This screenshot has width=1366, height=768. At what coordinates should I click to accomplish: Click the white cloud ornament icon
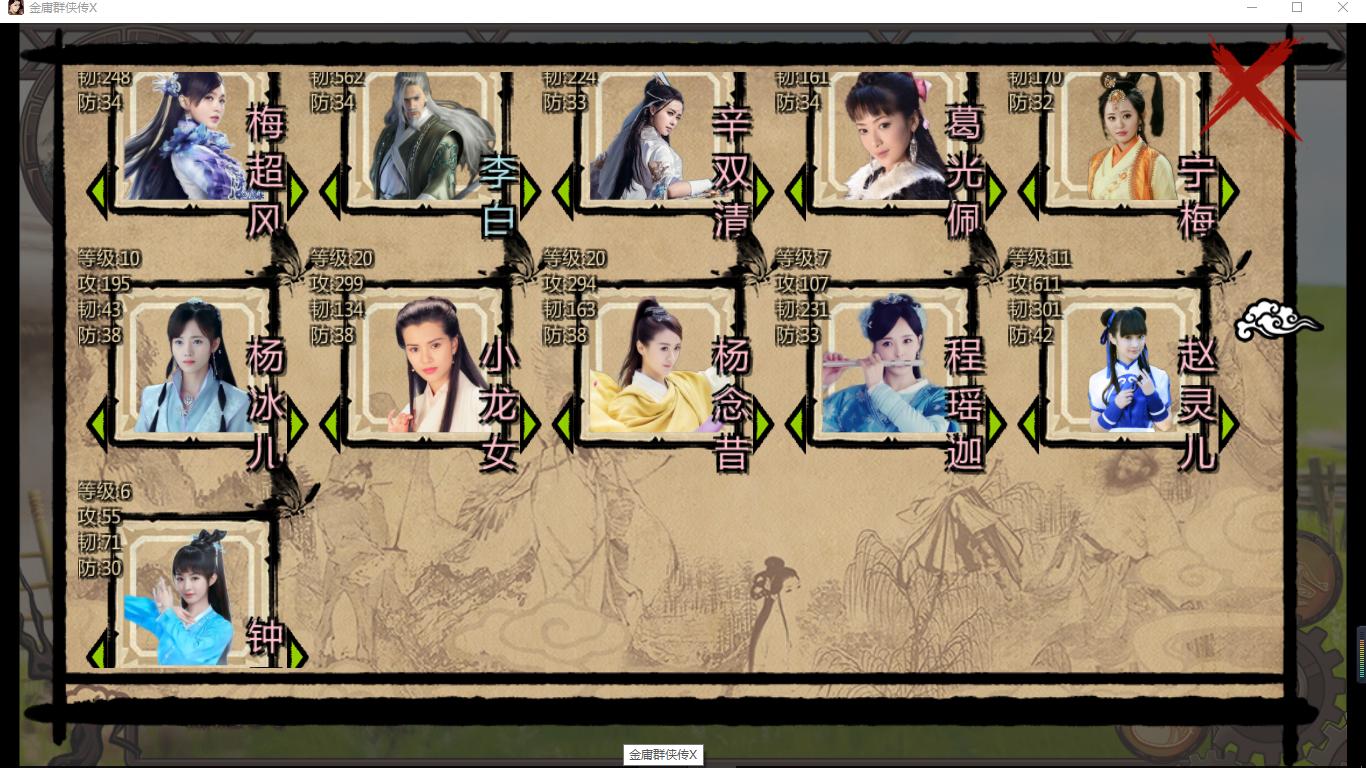[x=1276, y=320]
